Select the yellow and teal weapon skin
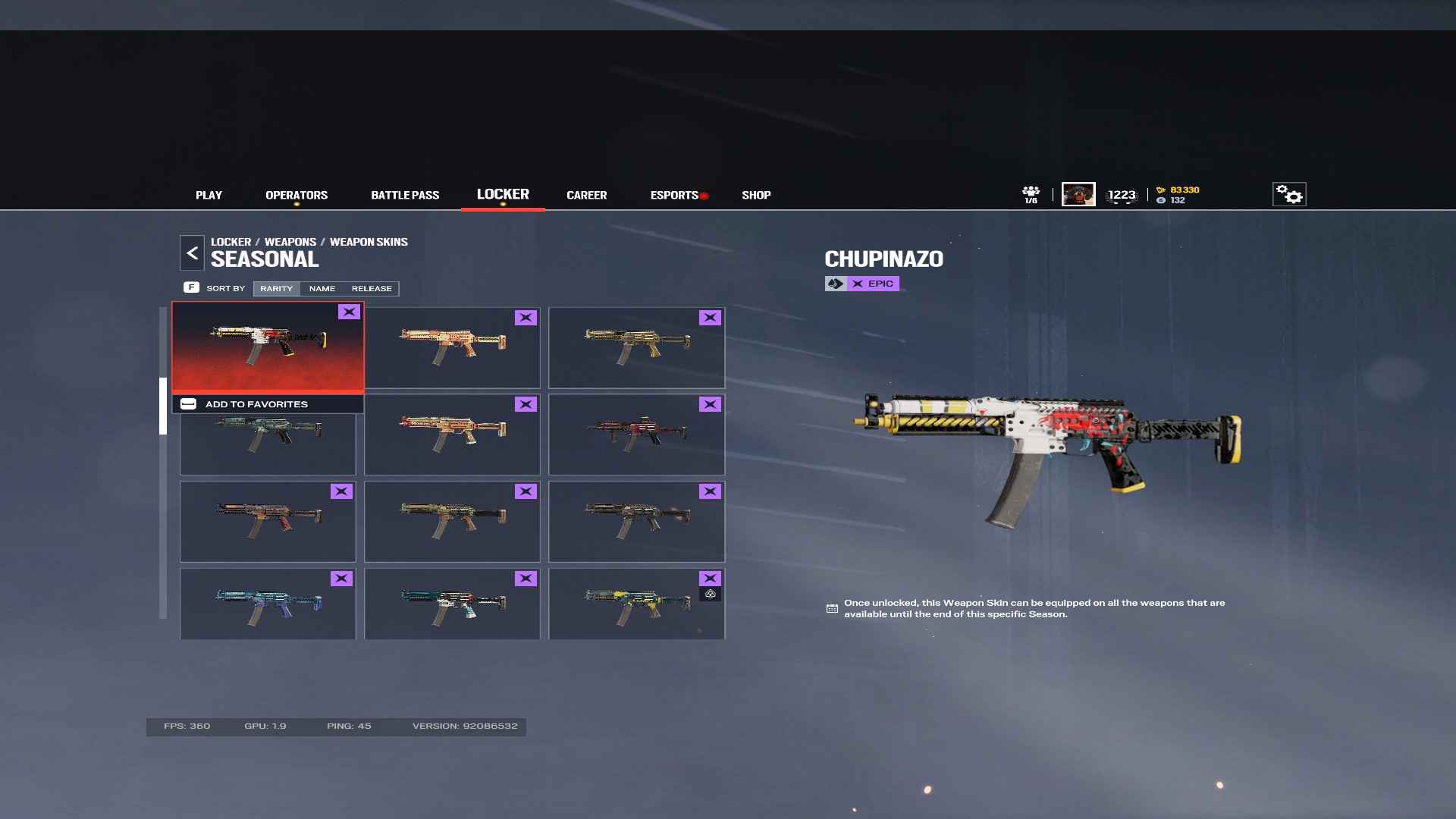Screen dimensions: 1456x819 coord(636,604)
